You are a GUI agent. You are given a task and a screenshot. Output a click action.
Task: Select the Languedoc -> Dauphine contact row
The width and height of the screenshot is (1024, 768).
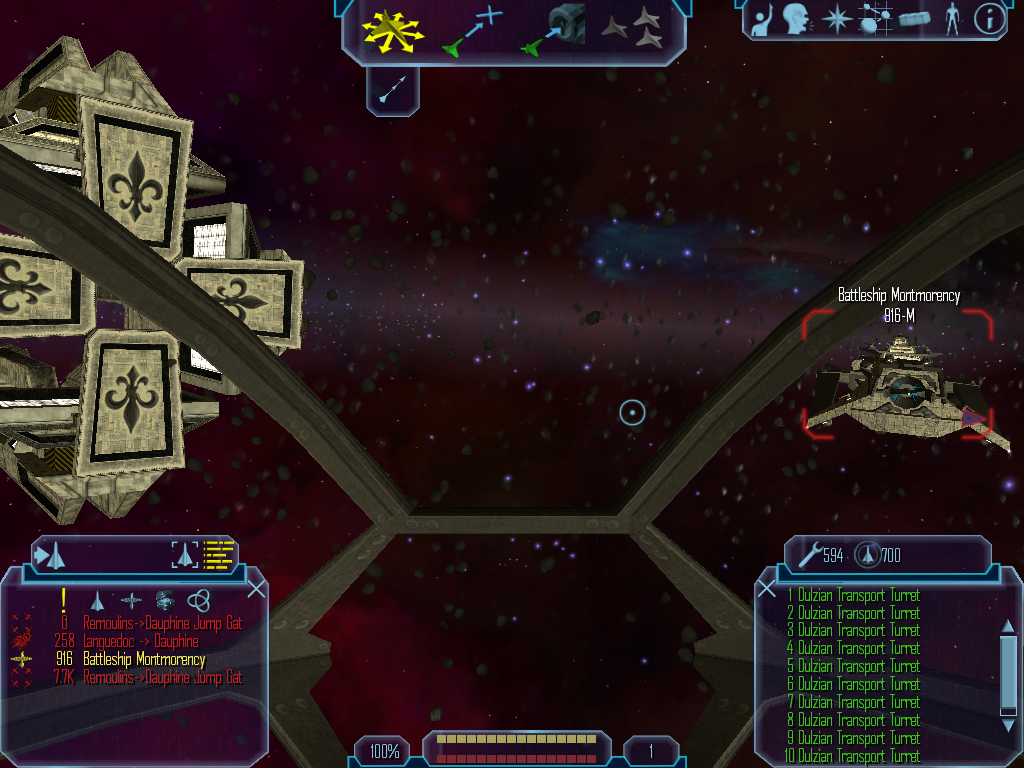(140, 642)
